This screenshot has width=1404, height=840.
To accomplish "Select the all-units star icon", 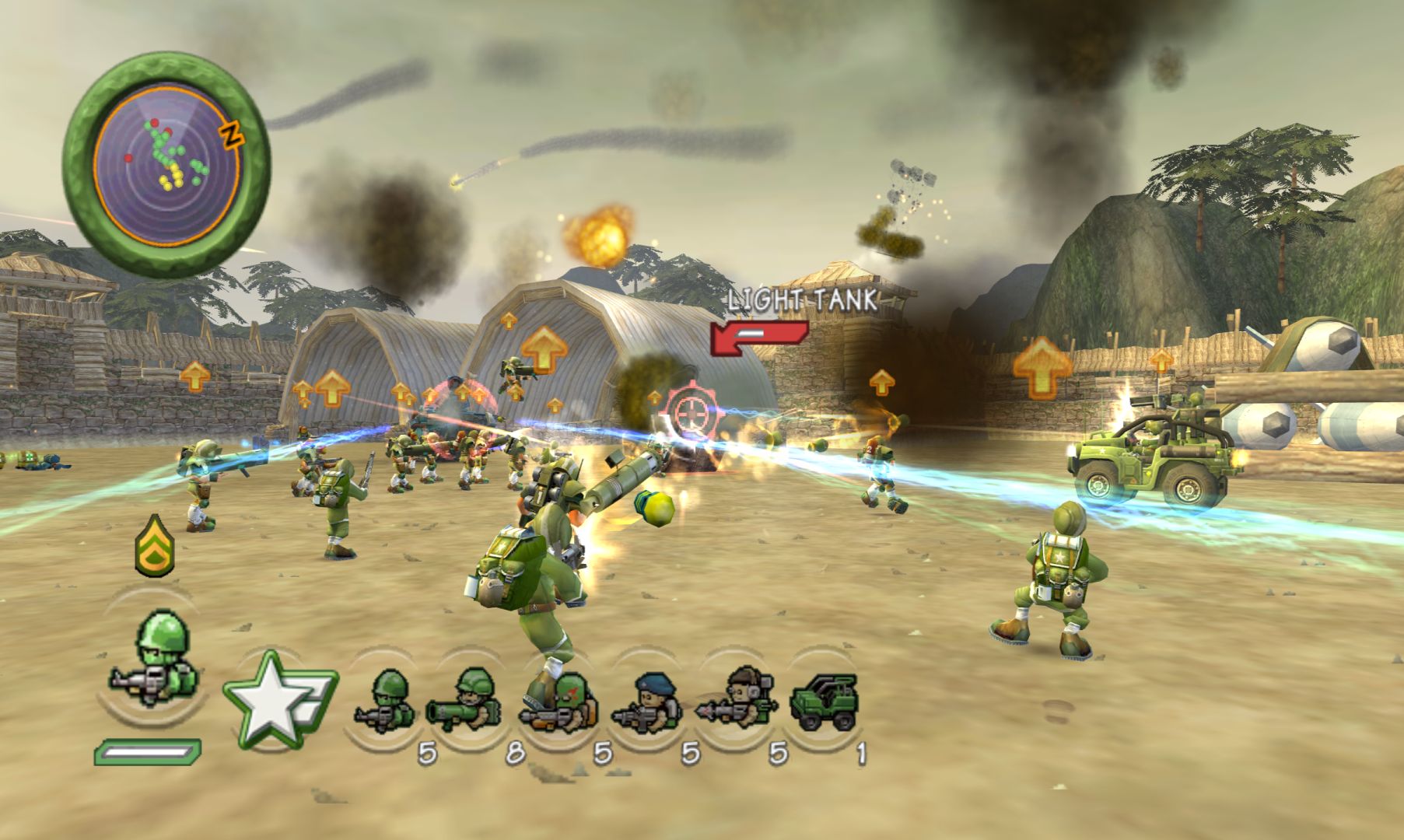I will [277, 700].
